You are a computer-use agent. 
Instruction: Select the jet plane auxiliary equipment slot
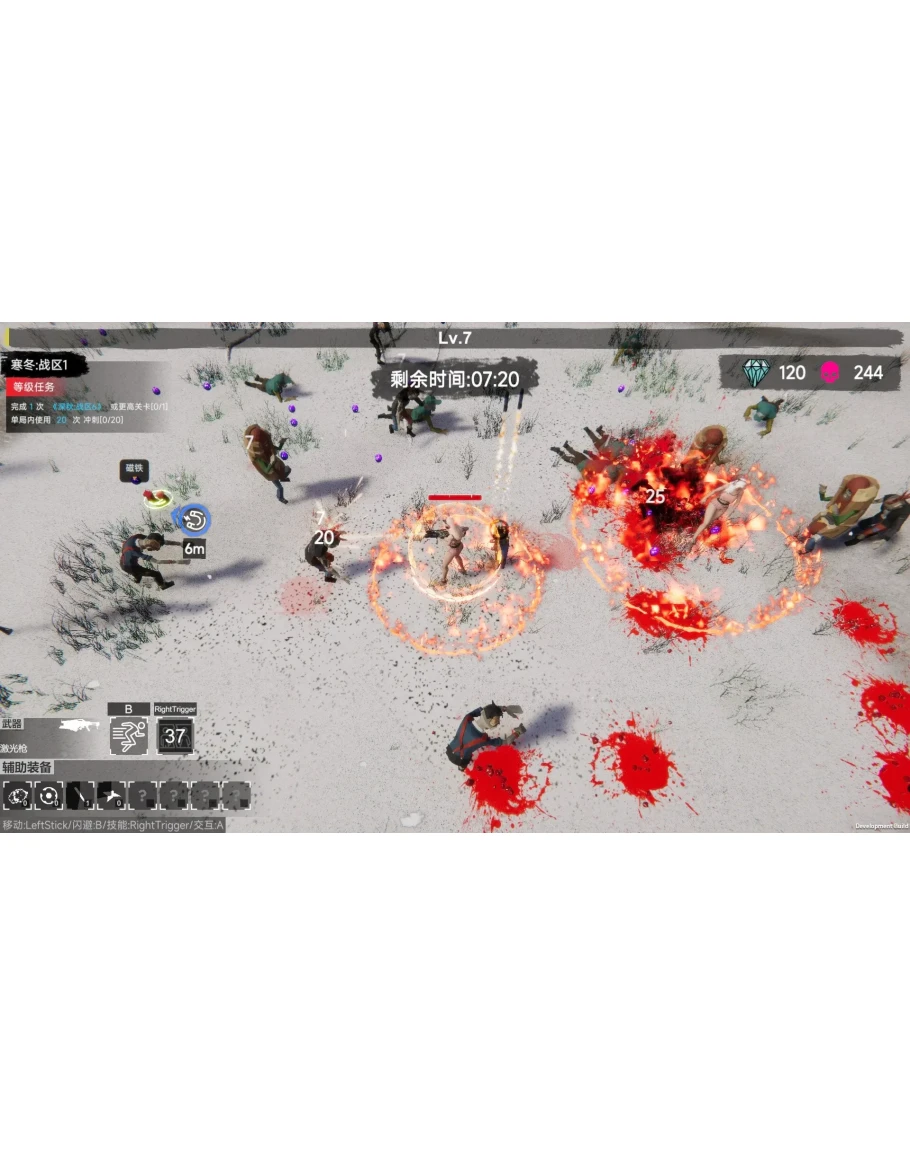[111, 796]
